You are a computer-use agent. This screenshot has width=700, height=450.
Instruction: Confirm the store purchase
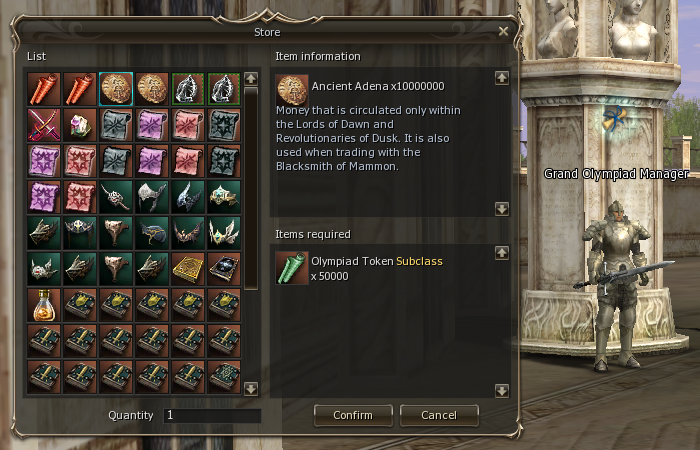tap(352, 415)
